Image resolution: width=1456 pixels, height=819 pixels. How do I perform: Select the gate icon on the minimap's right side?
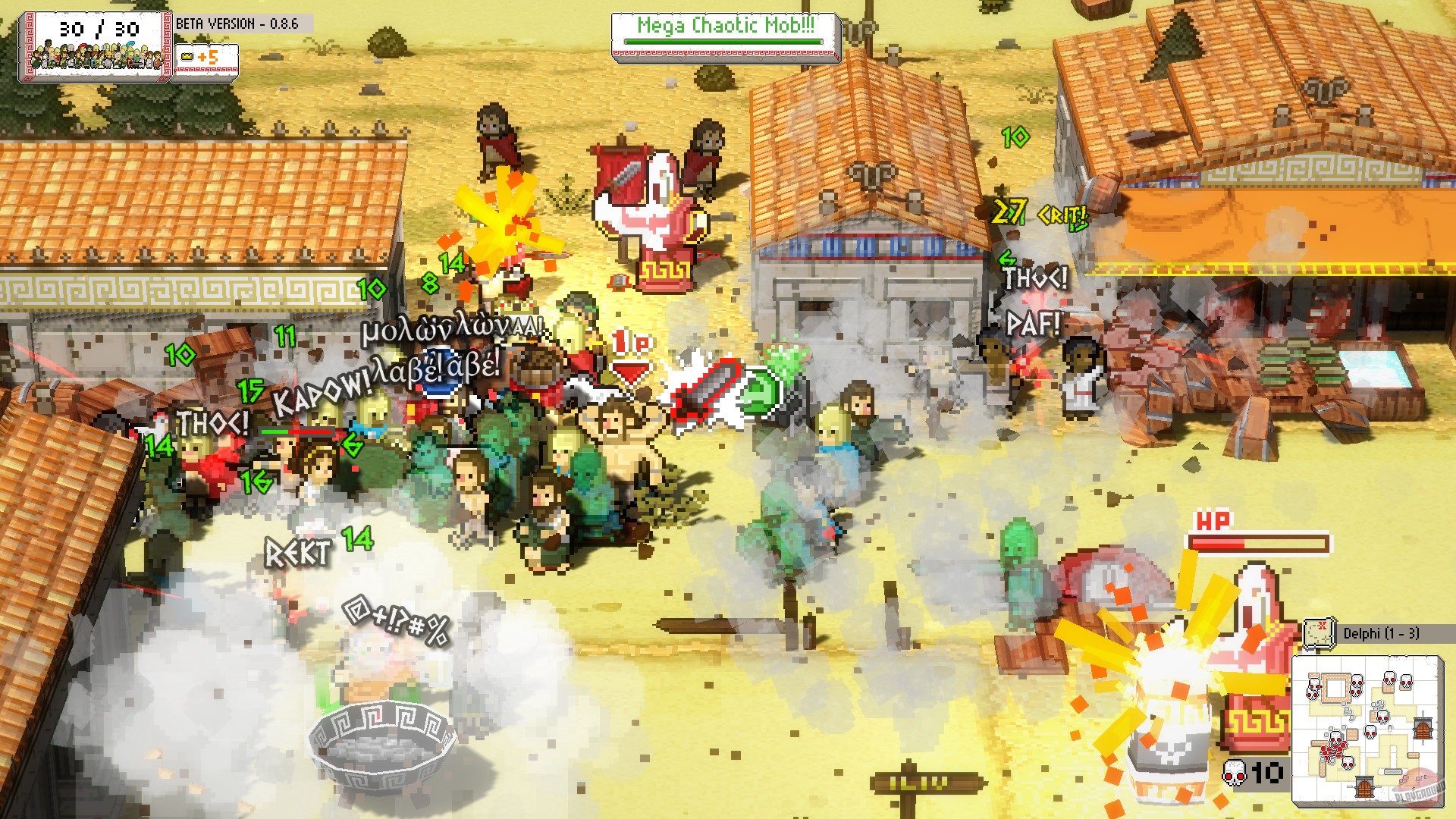coord(1423,730)
